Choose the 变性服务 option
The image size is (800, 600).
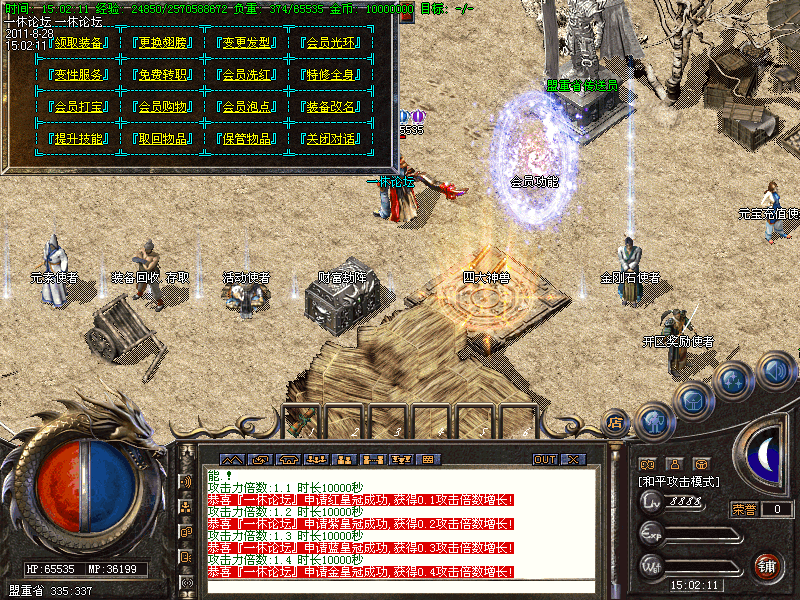pos(79,75)
